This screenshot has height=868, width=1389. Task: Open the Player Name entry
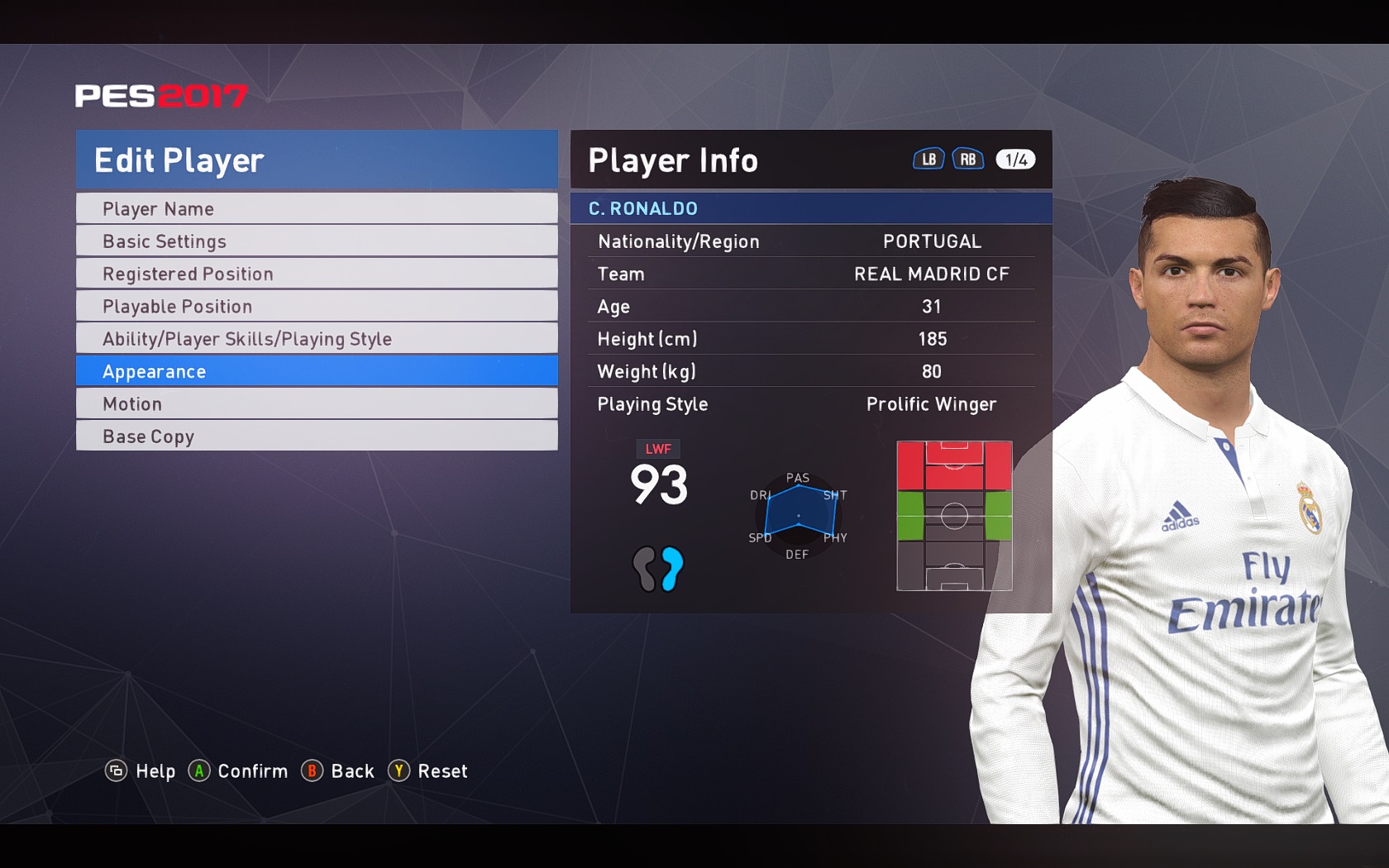[x=317, y=209]
